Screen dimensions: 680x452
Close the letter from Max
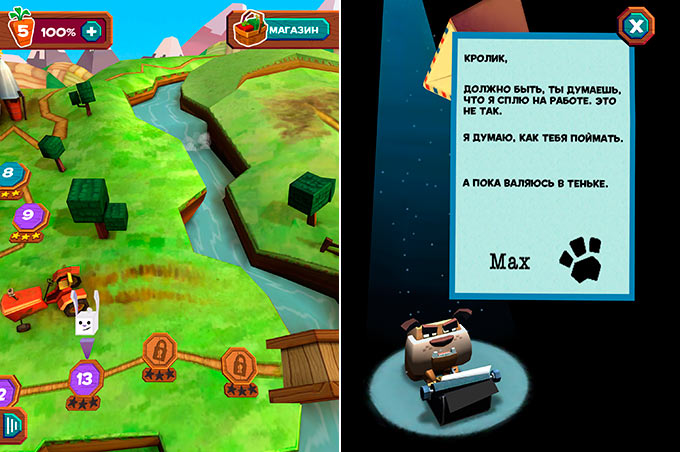635,25
